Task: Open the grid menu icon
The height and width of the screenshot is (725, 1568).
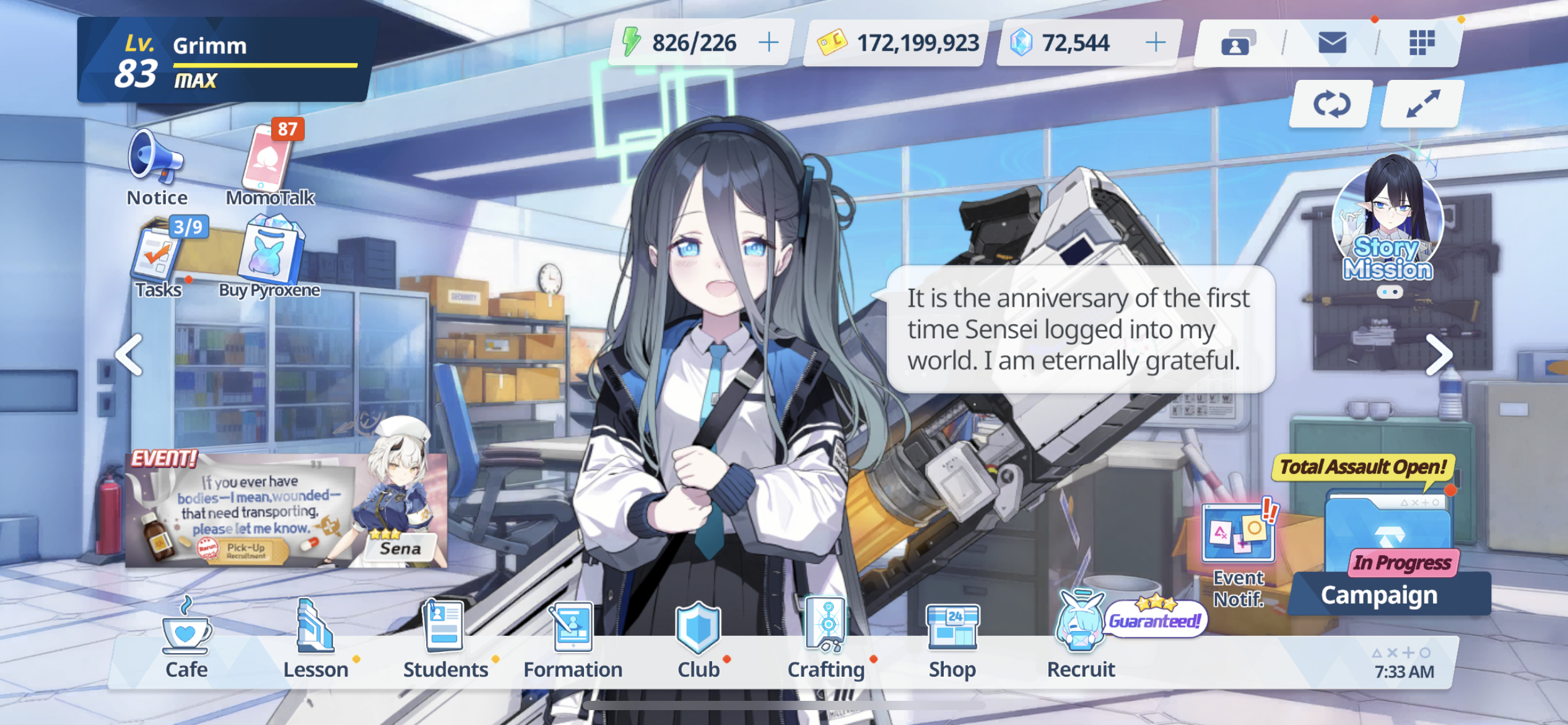Action: [1422, 43]
